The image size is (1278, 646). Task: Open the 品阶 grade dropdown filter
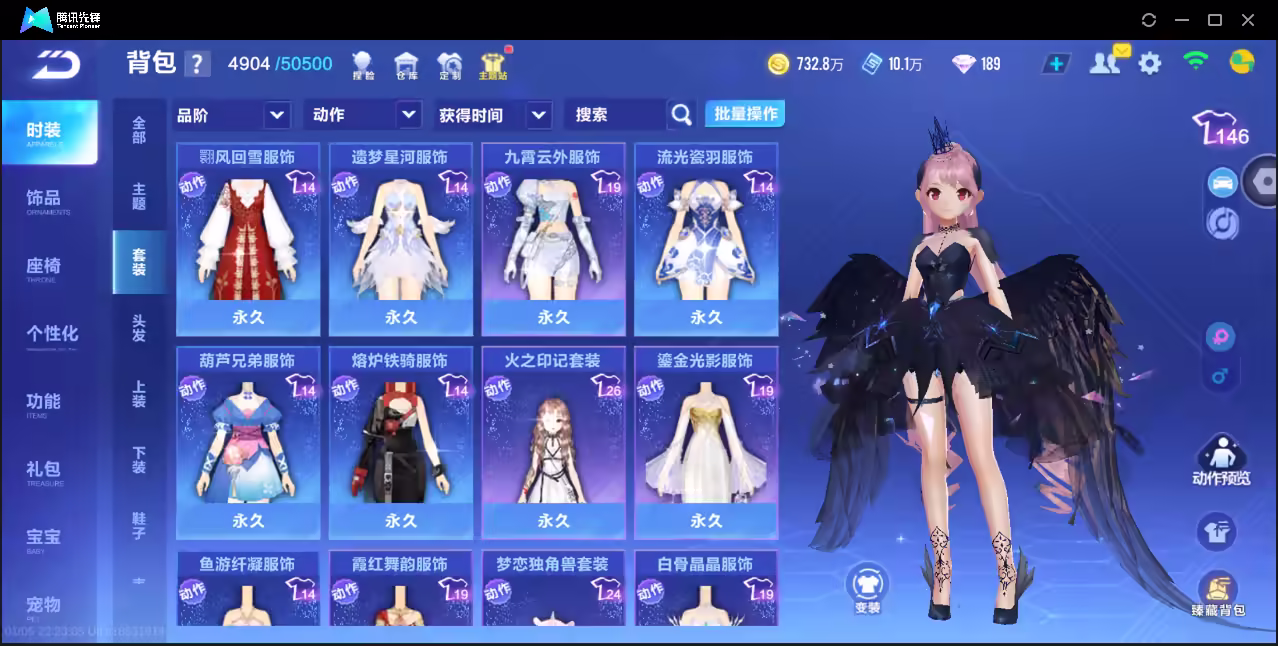coord(232,115)
